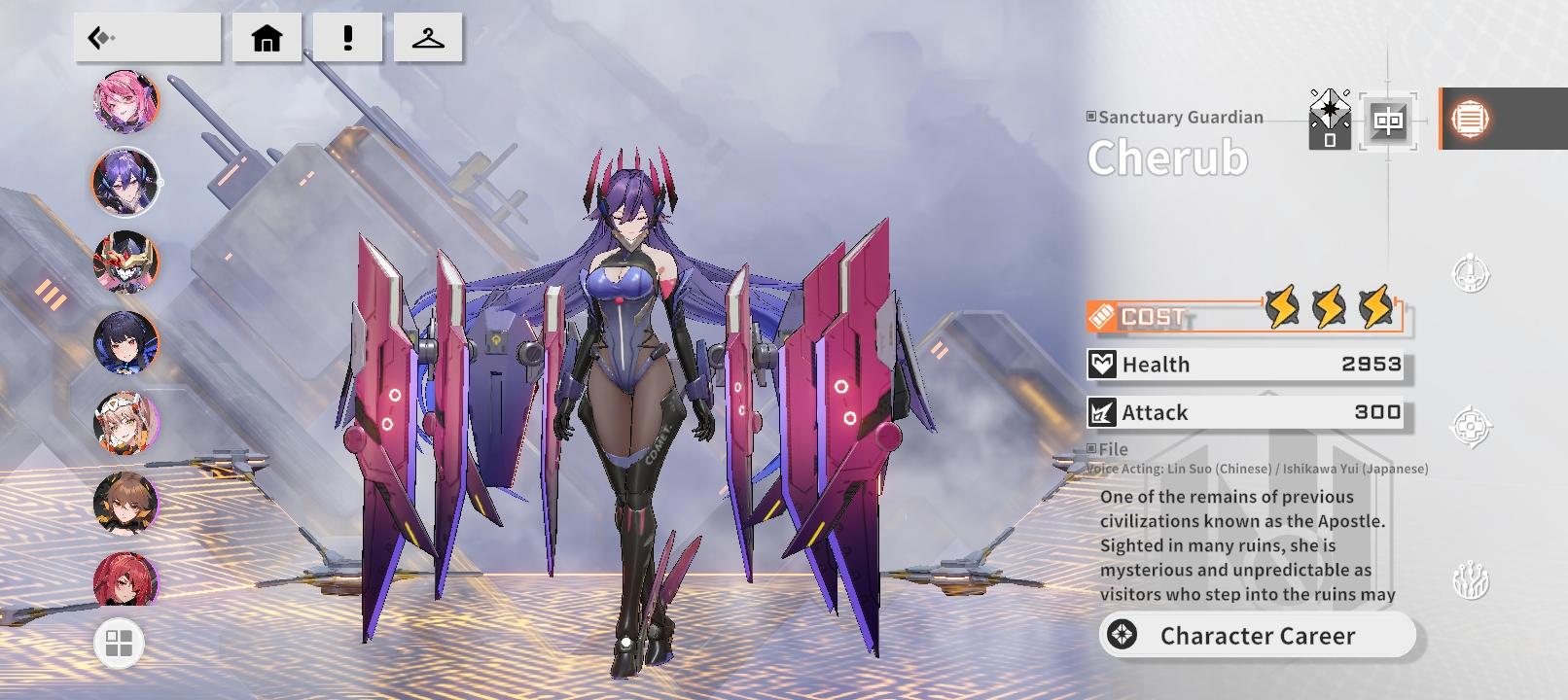The image size is (1568, 700).
Task: Select the blonde orange-accented character portrait
Action: coord(126,424)
